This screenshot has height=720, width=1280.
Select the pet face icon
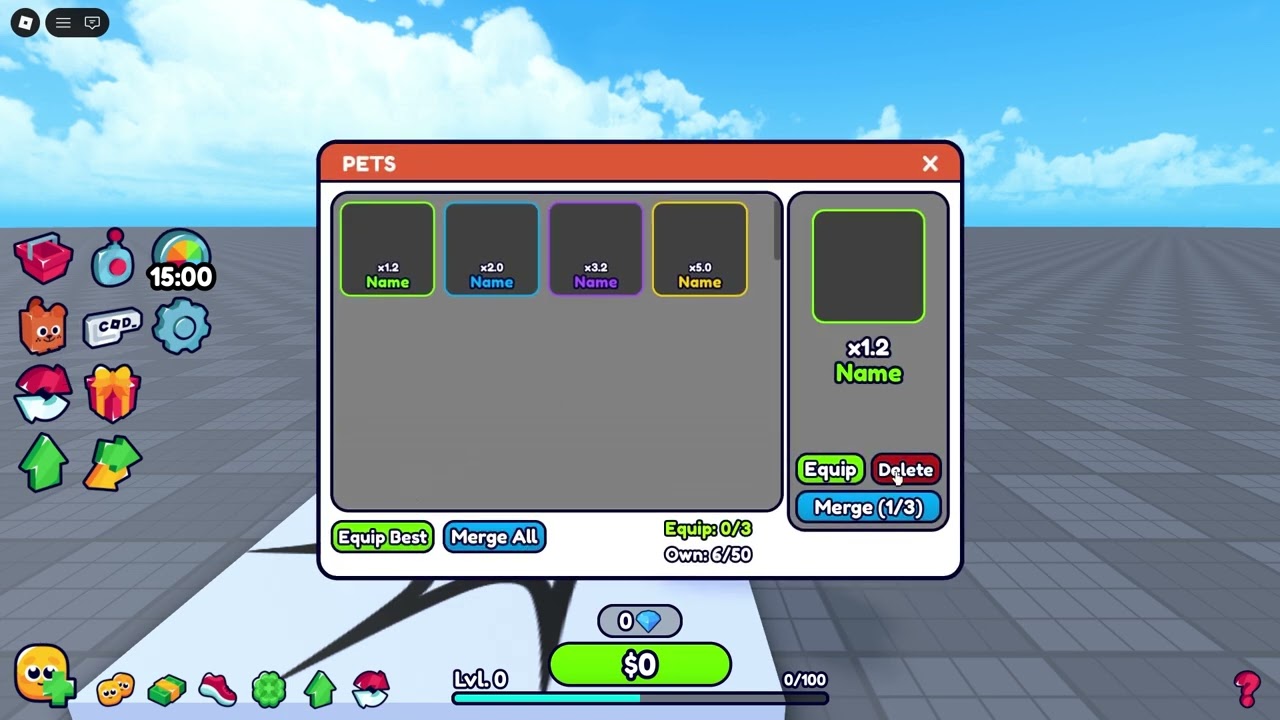[x=44, y=327]
